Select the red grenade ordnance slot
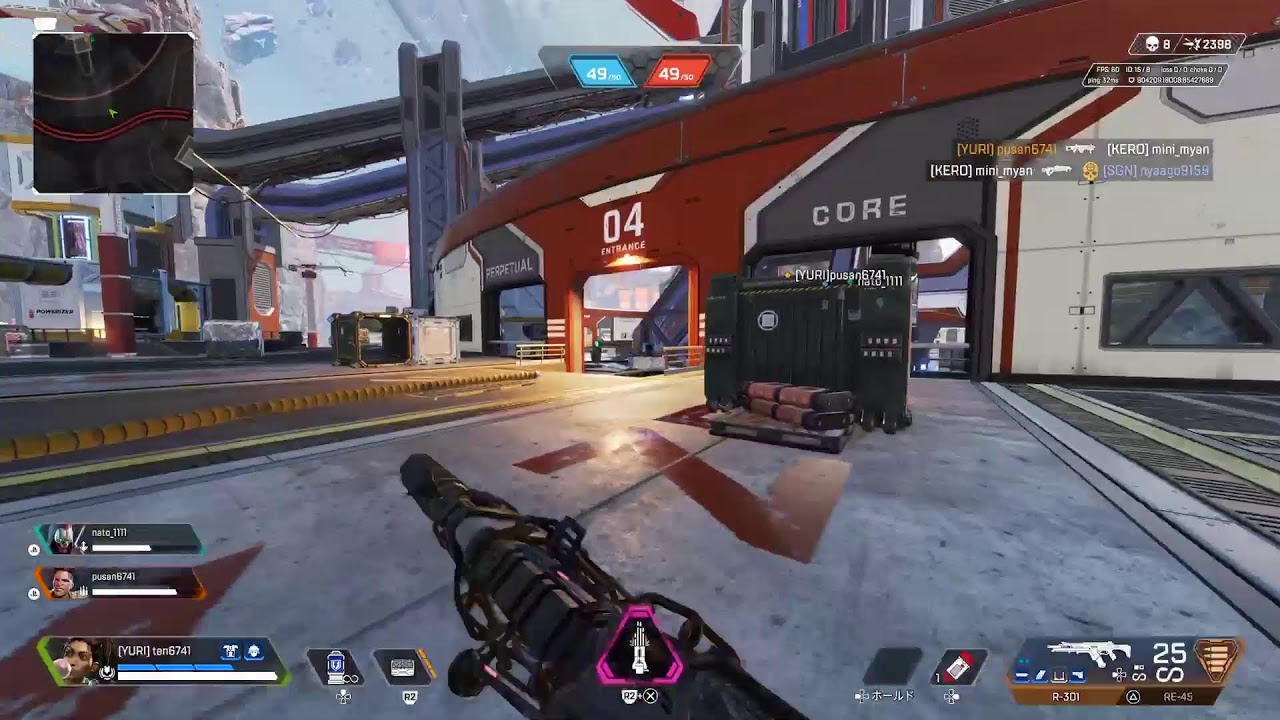Viewport: 1280px width, 720px height. pyautogui.click(x=959, y=666)
